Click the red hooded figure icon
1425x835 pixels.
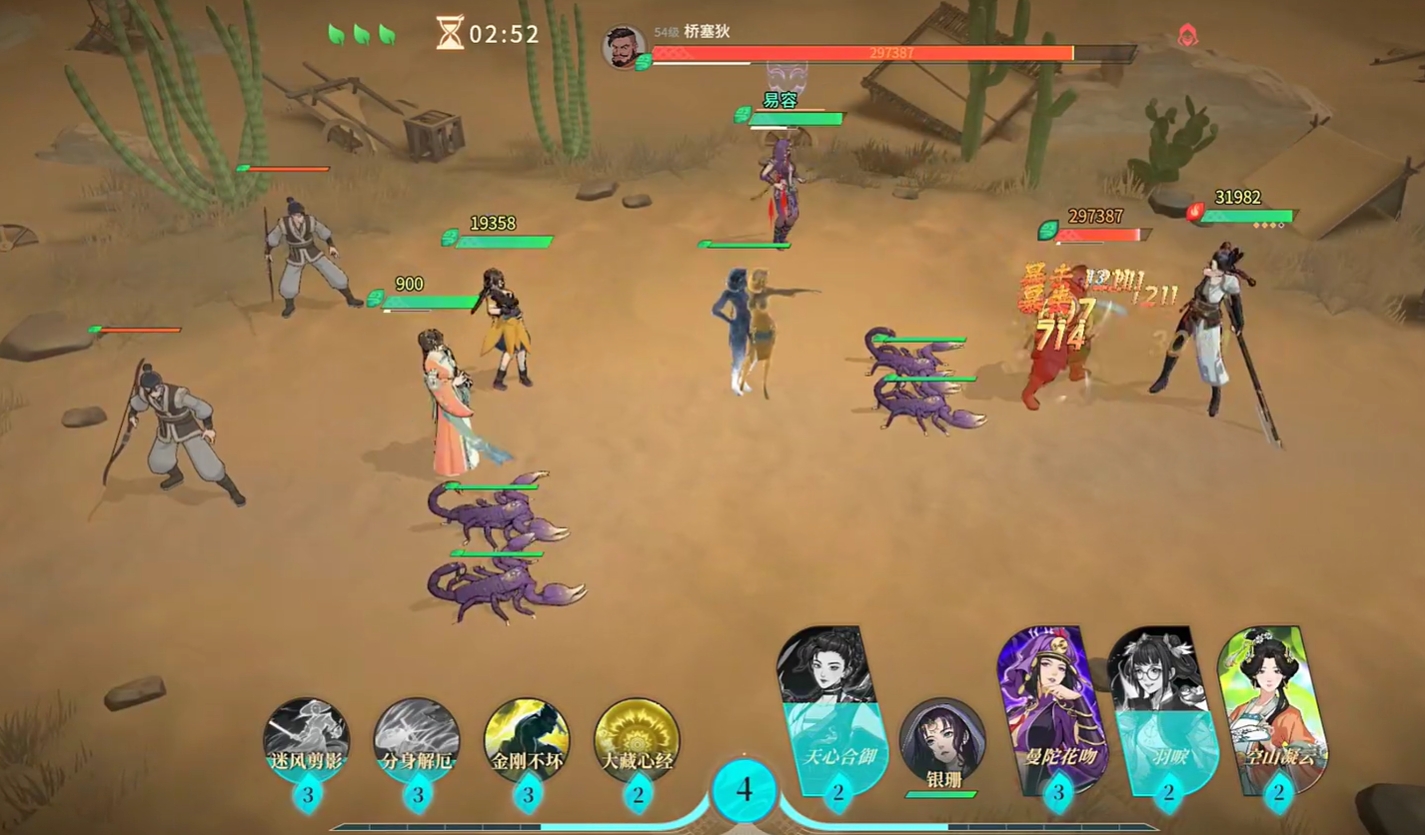1188,36
